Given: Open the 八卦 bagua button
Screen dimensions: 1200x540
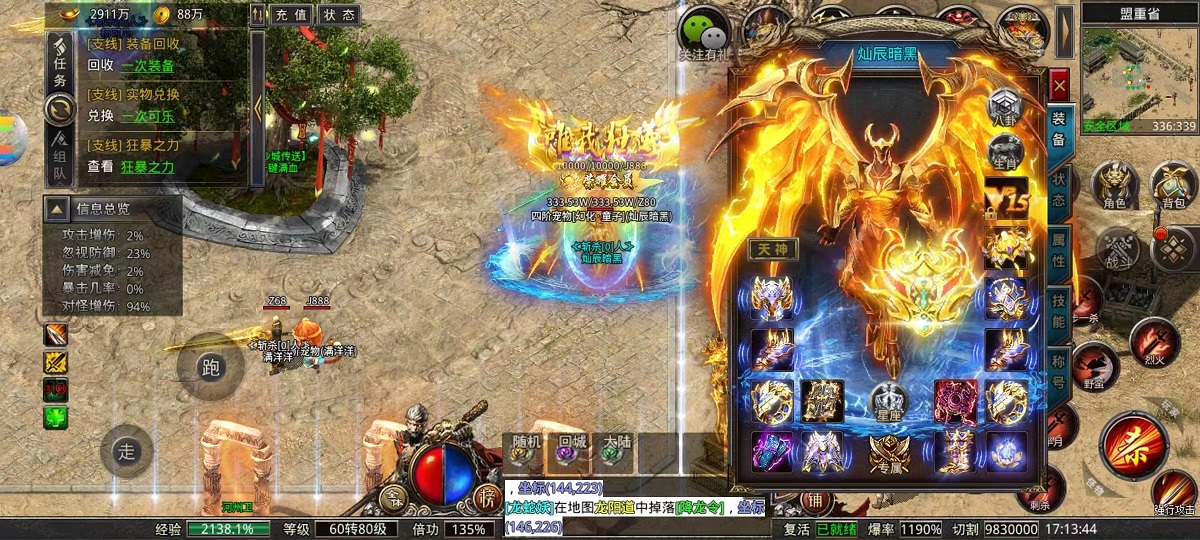Looking at the screenshot, I should 1005,107.
